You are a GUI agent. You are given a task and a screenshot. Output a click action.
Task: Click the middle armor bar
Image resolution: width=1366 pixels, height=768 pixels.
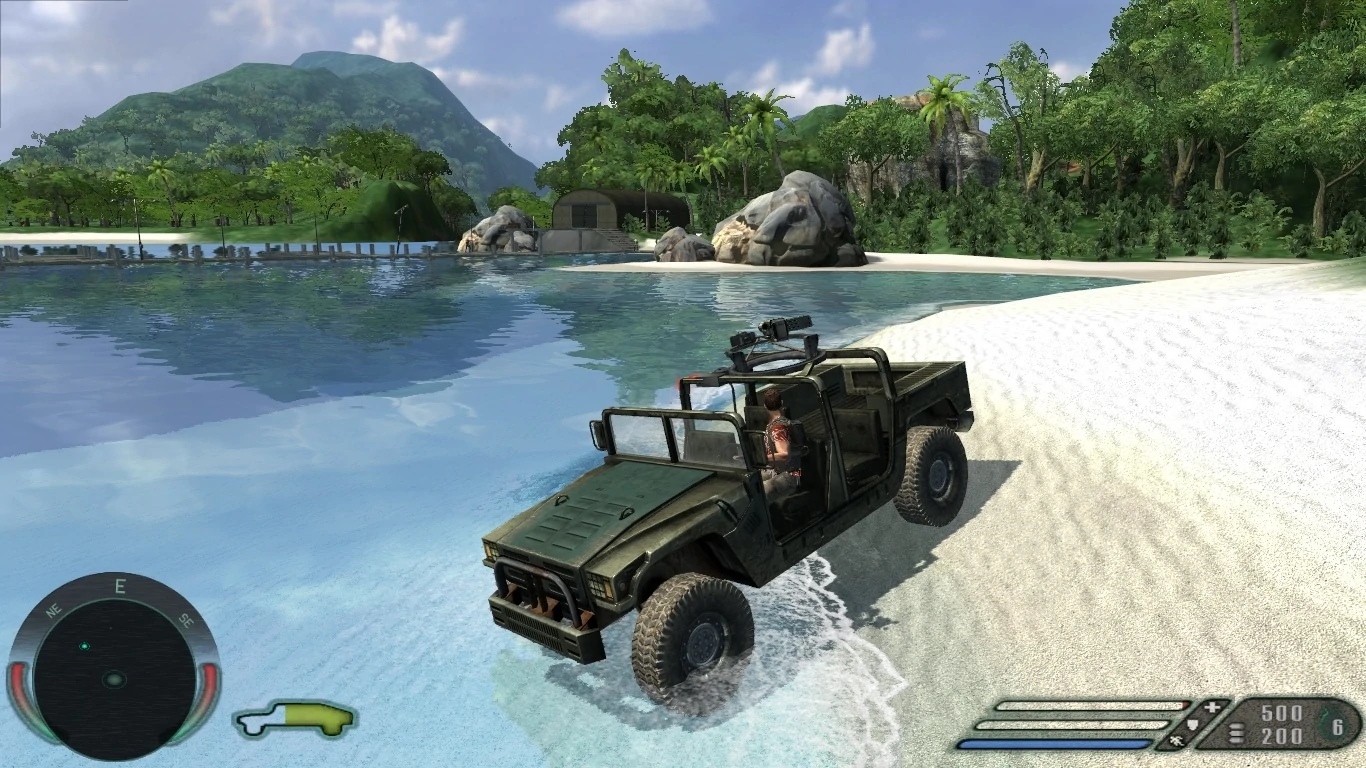(x=1072, y=724)
